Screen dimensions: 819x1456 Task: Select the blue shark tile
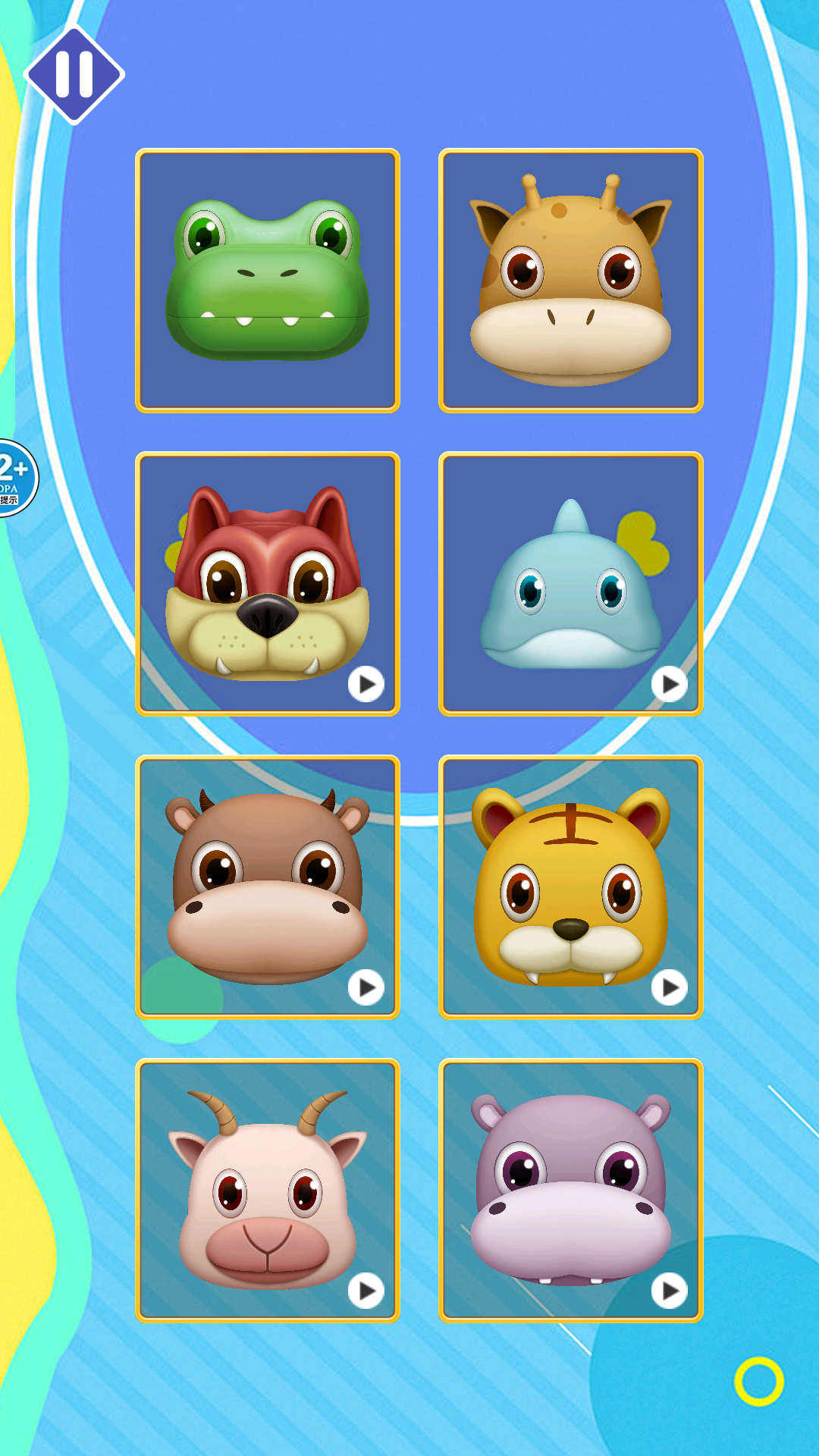571,584
